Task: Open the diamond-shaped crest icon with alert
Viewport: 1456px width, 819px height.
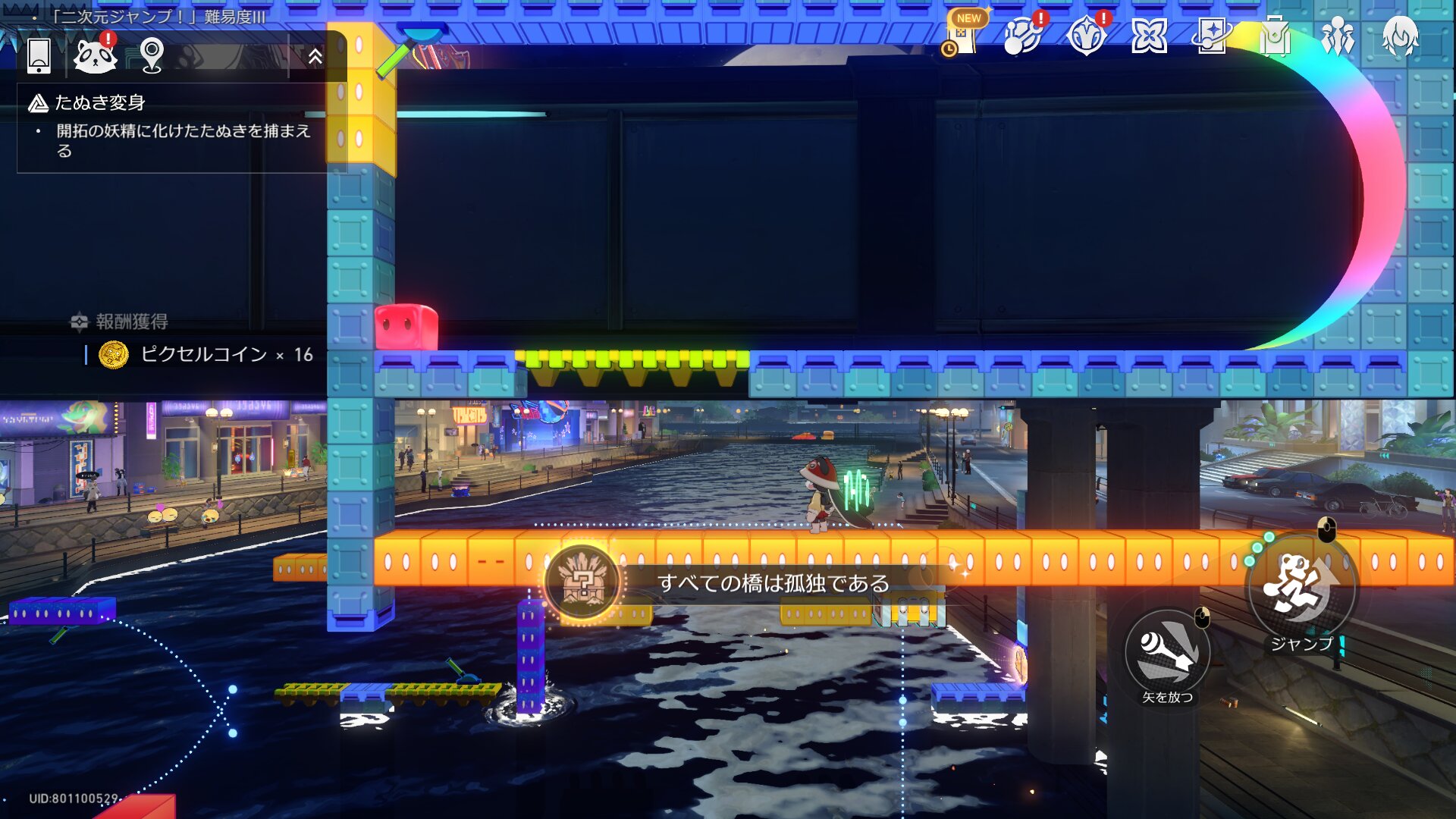Action: point(1086,36)
